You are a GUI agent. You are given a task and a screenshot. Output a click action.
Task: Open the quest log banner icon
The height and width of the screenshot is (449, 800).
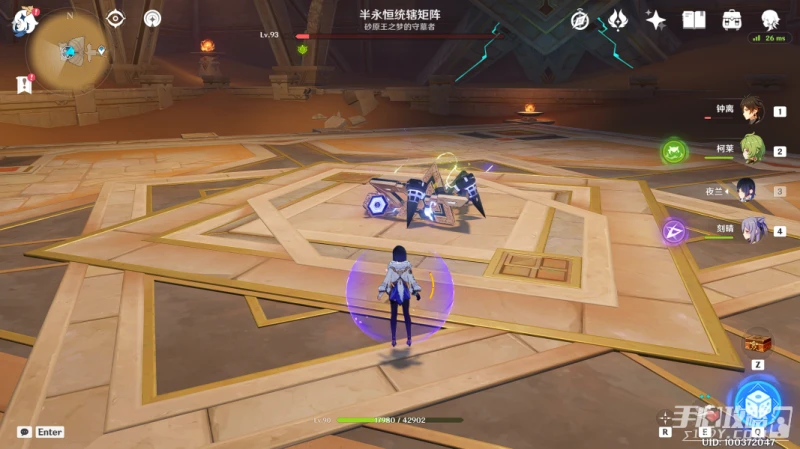tap(23, 86)
